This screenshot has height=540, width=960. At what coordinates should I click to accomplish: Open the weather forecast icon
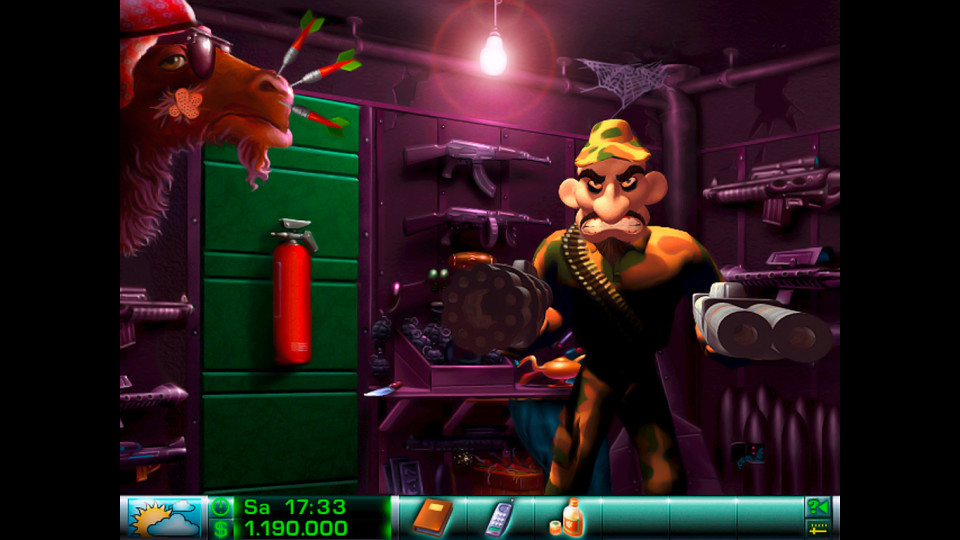tap(164, 517)
